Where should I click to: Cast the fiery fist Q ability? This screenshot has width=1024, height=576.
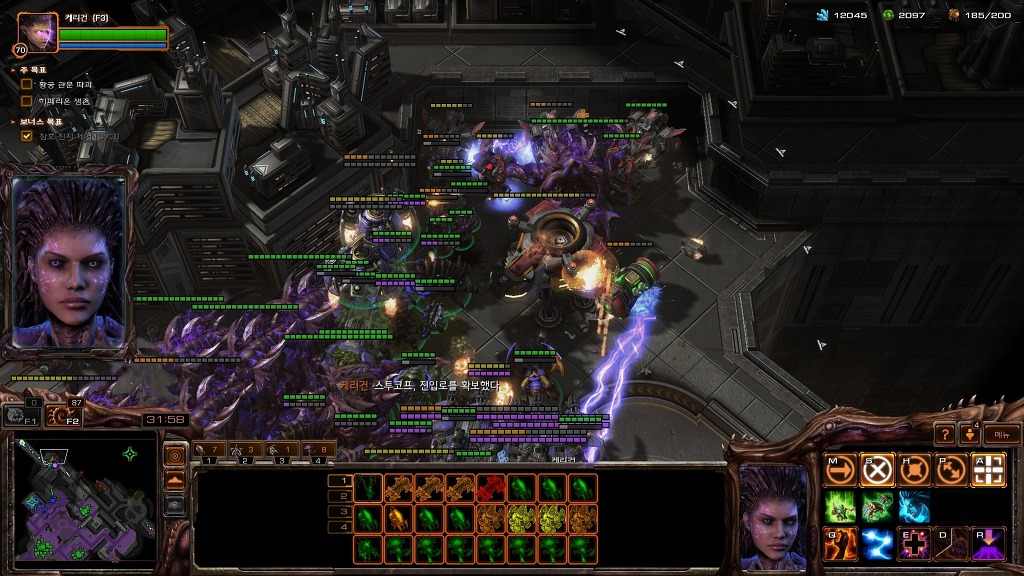841,543
